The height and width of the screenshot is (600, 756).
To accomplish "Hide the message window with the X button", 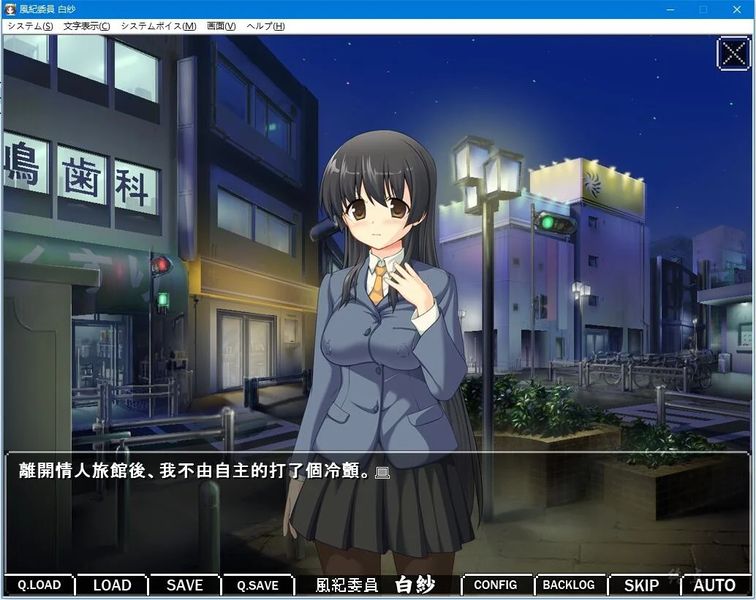I will pos(733,53).
